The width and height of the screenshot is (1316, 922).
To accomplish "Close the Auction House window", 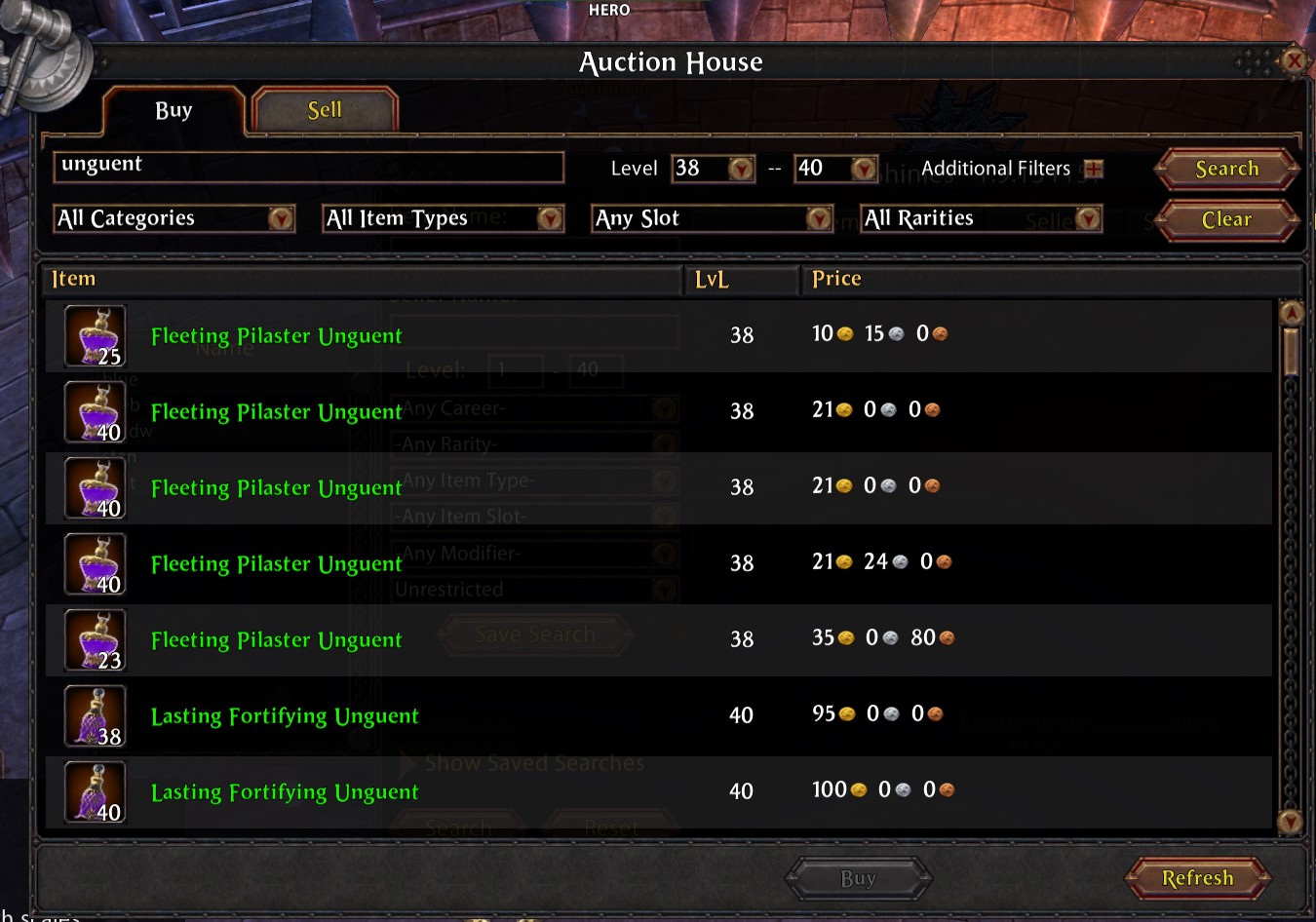I will (x=1294, y=61).
